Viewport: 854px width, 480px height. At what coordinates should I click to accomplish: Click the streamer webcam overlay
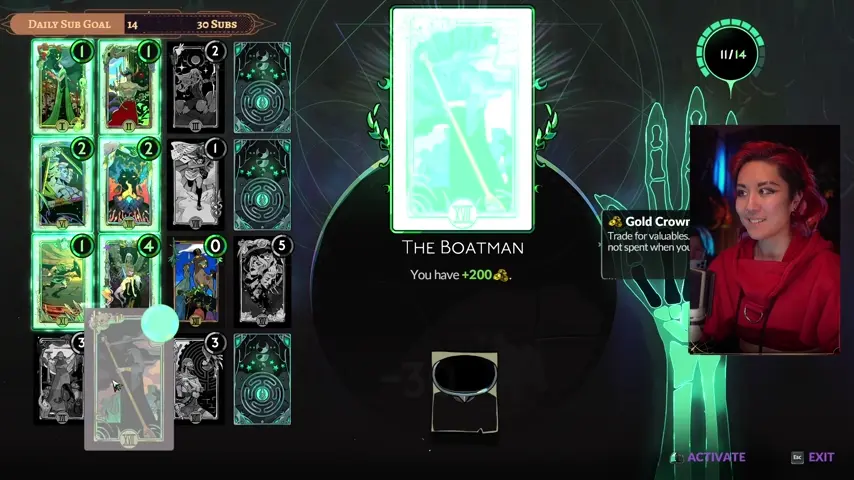(764, 240)
